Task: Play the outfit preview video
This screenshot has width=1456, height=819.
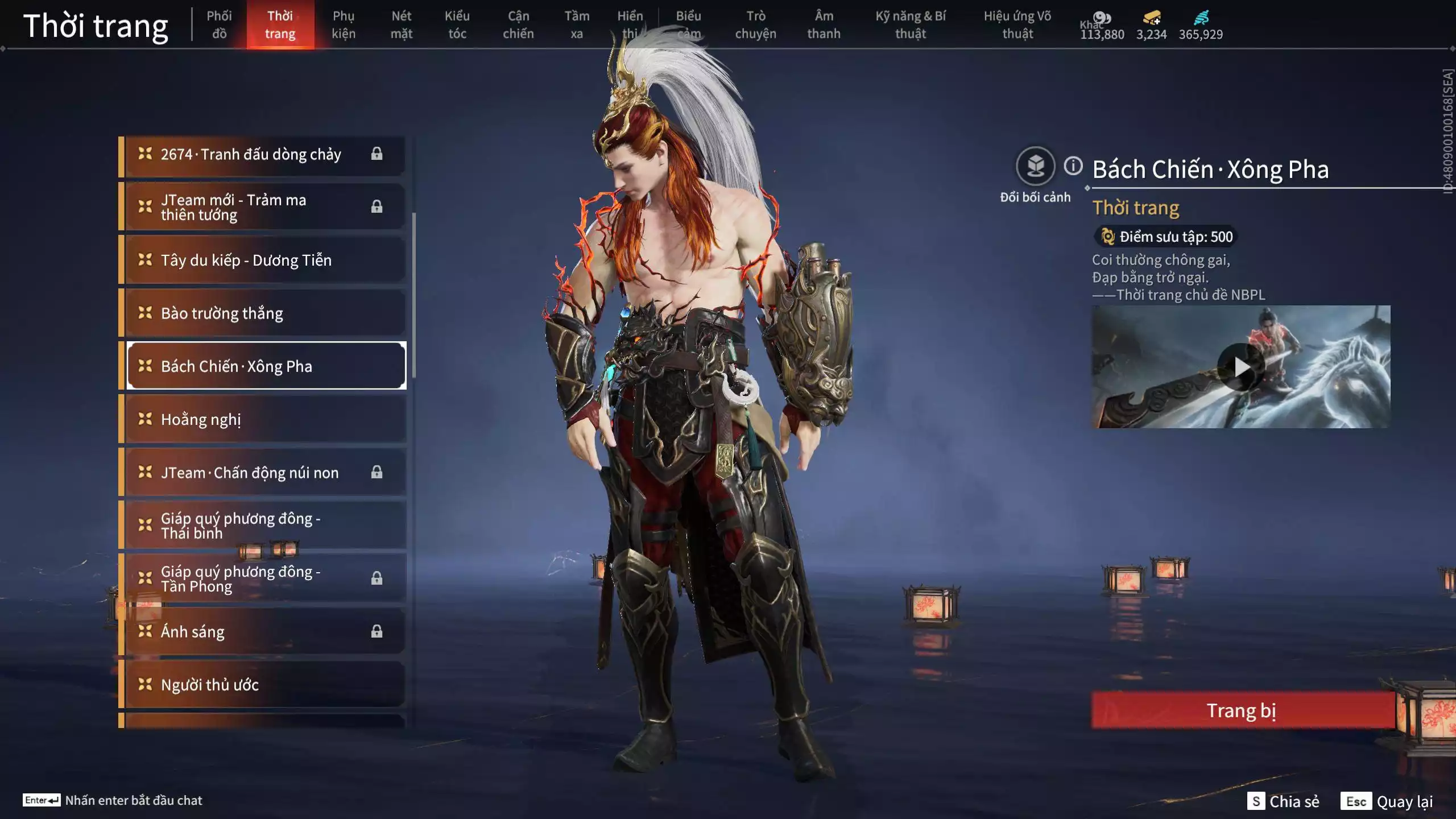Action: point(1240,367)
